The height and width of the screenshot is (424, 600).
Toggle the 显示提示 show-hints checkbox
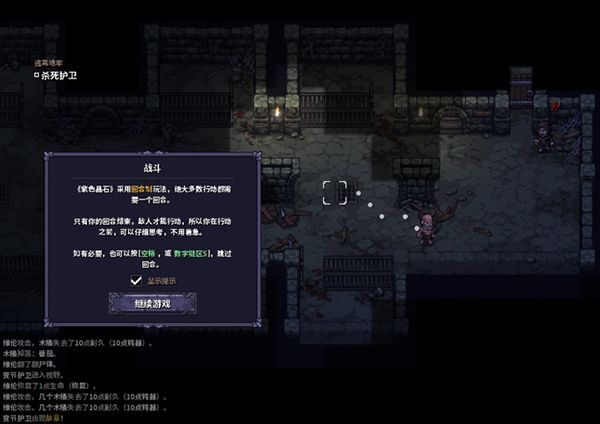coord(136,281)
